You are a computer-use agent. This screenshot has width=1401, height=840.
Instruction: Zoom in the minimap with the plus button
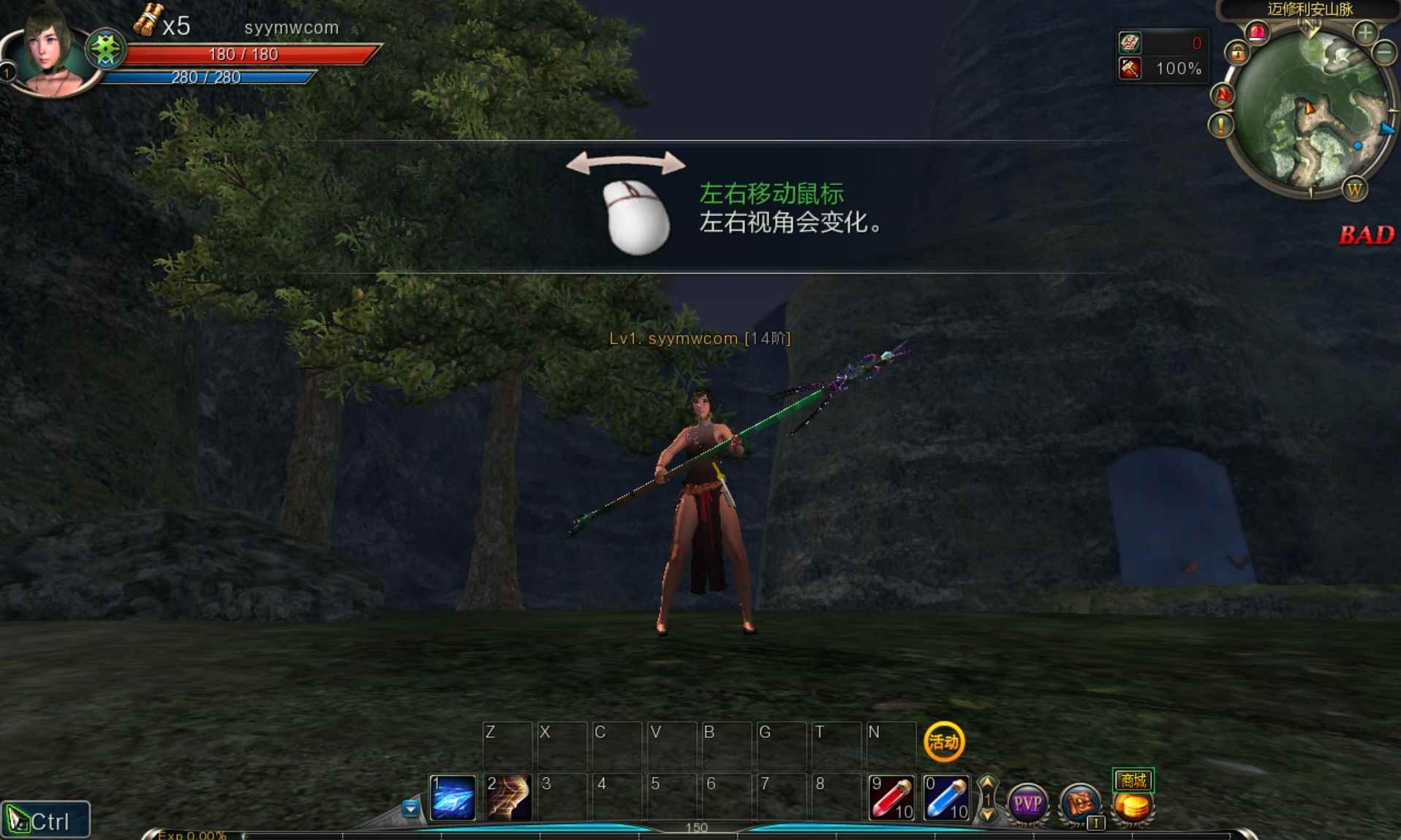click(x=1365, y=33)
